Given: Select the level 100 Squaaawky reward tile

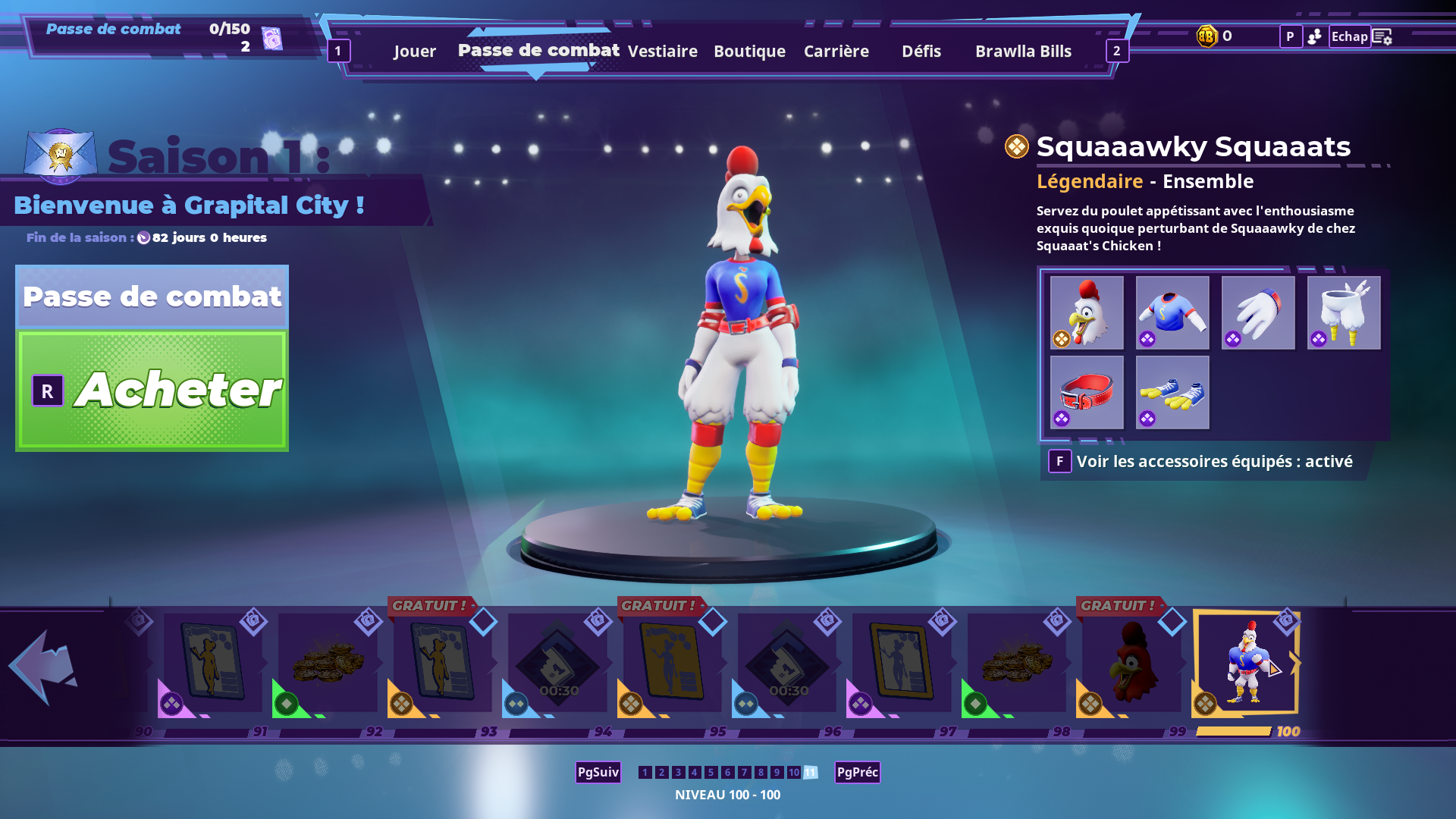Looking at the screenshot, I should click(x=1246, y=663).
